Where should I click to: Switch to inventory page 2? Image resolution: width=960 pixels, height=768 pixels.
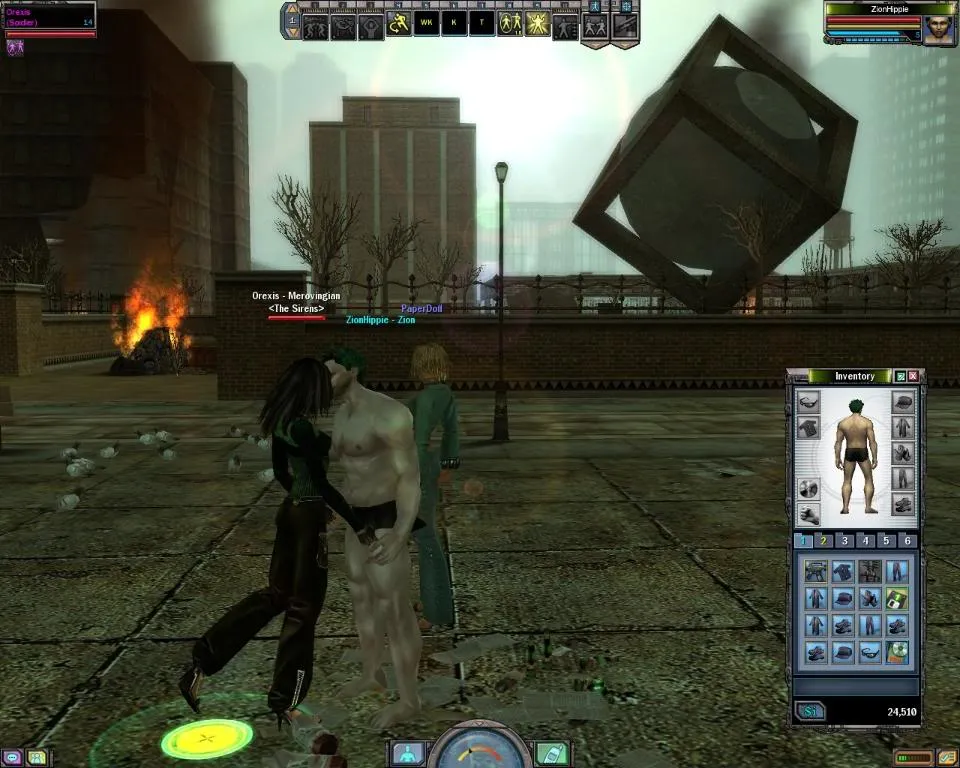pyautogui.click(x=823, y=541)
